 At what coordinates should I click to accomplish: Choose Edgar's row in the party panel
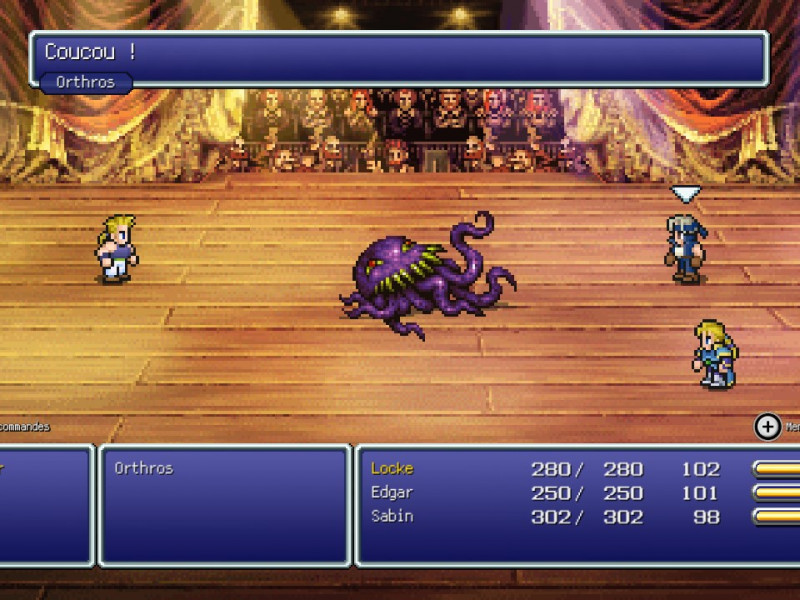[392, 492]
